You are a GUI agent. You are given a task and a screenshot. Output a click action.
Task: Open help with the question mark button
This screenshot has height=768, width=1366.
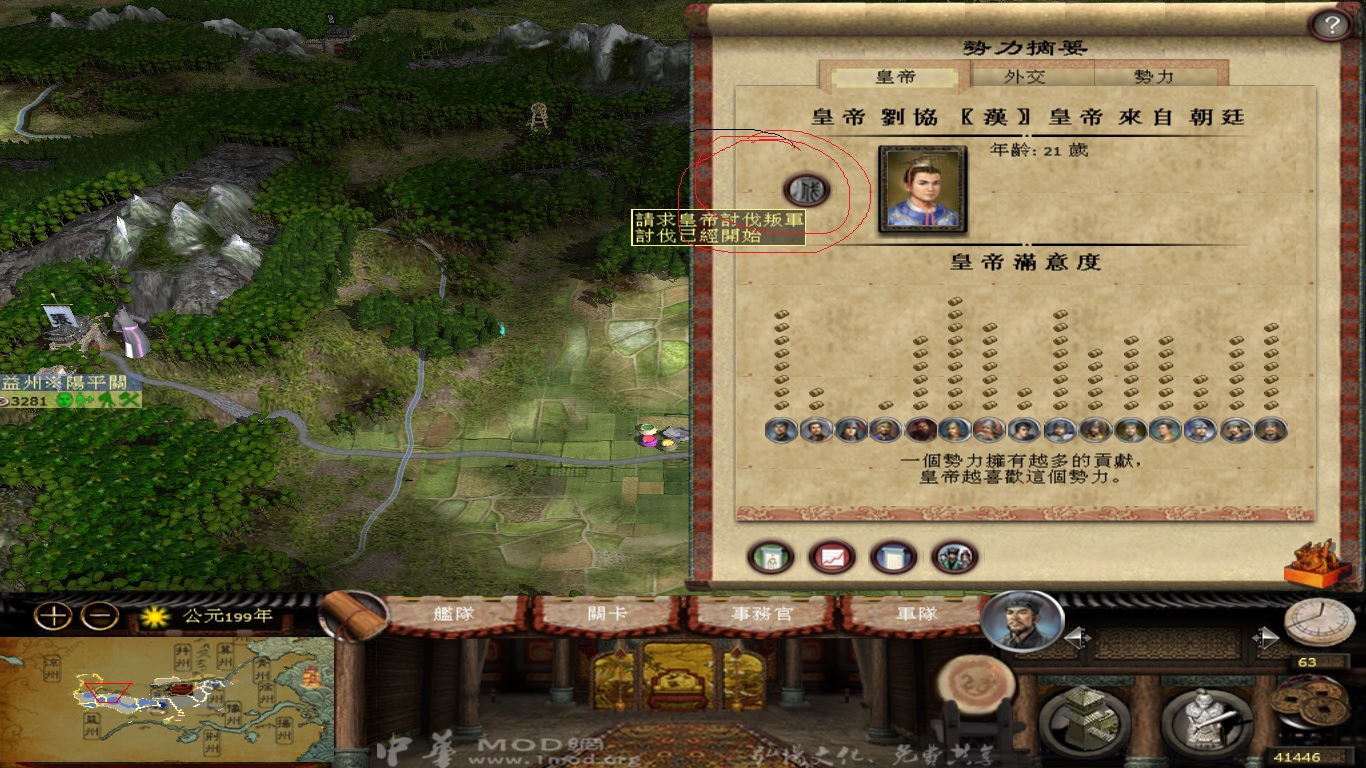[x=1330, y=25]
